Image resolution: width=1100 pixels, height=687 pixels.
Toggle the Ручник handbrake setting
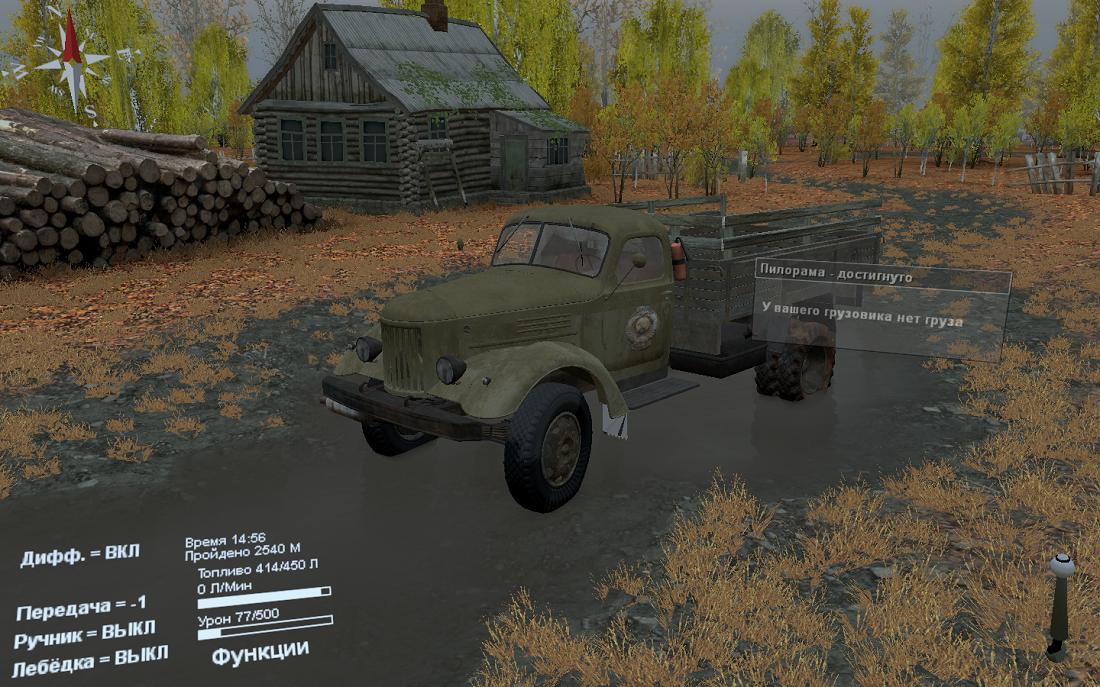[85, 633]
